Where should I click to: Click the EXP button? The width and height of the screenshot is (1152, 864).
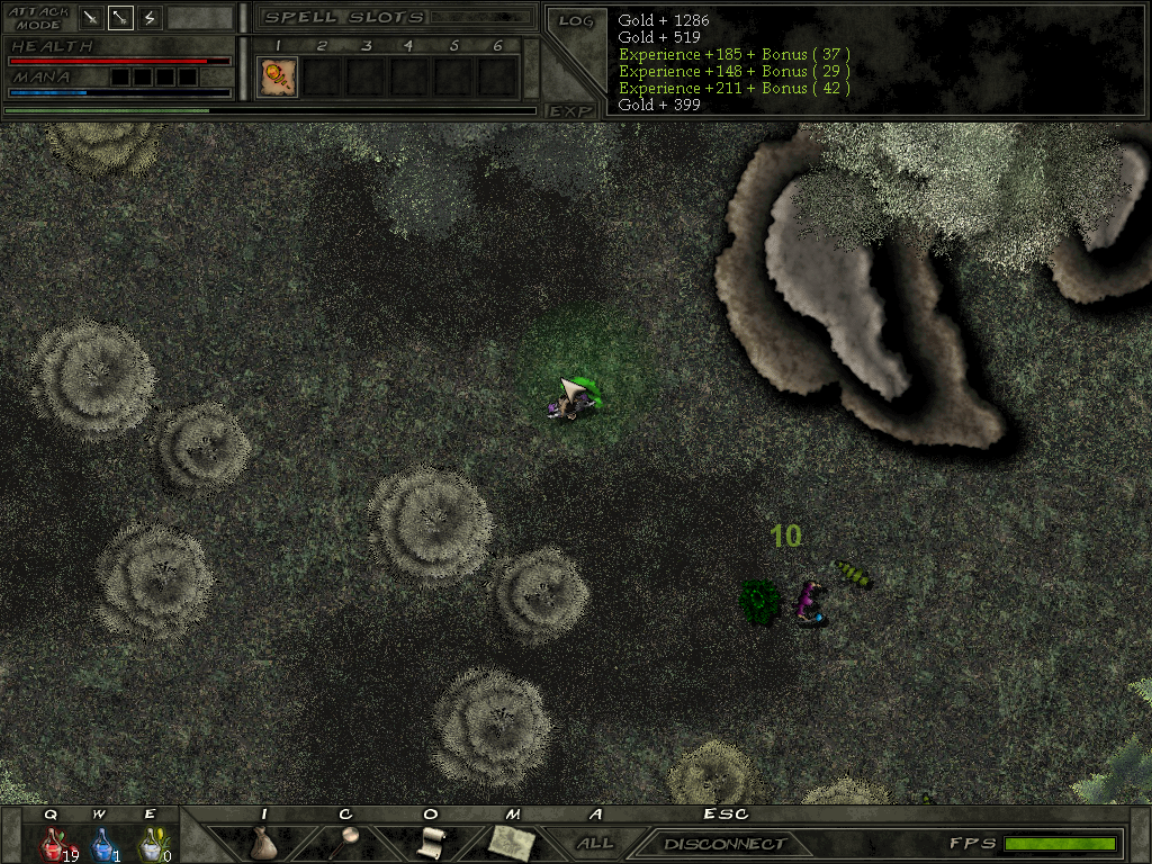(571, 110)
